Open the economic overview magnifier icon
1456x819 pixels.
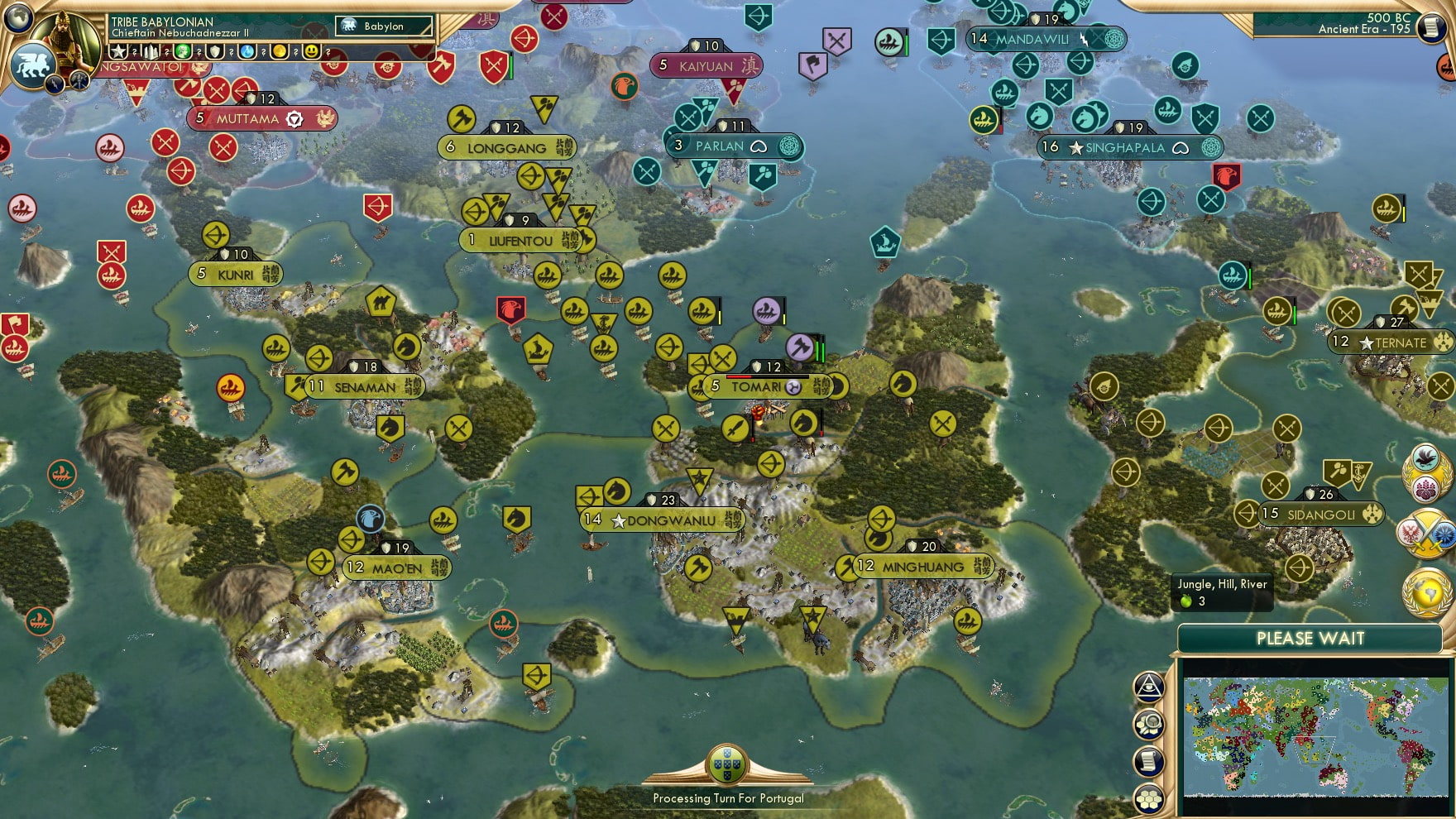(x=1147, y=725)
